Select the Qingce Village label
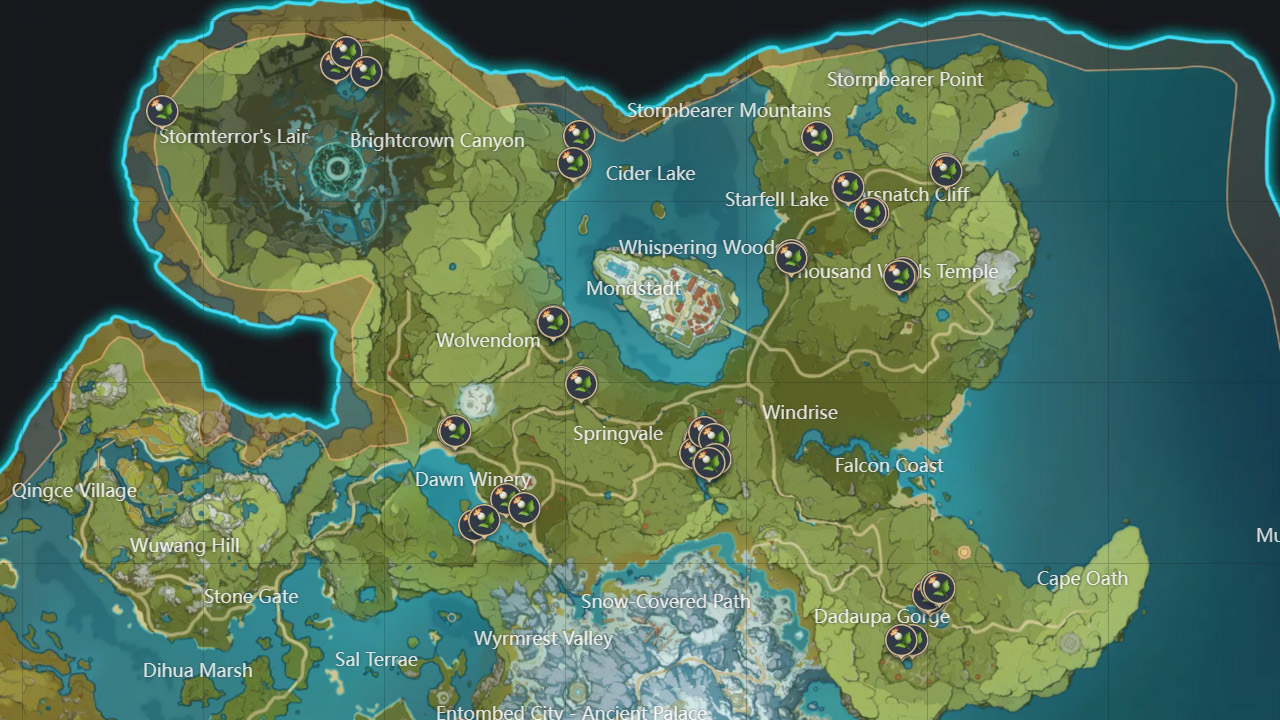The width and height of the screenshot is (1280, 720). point(76,490)
